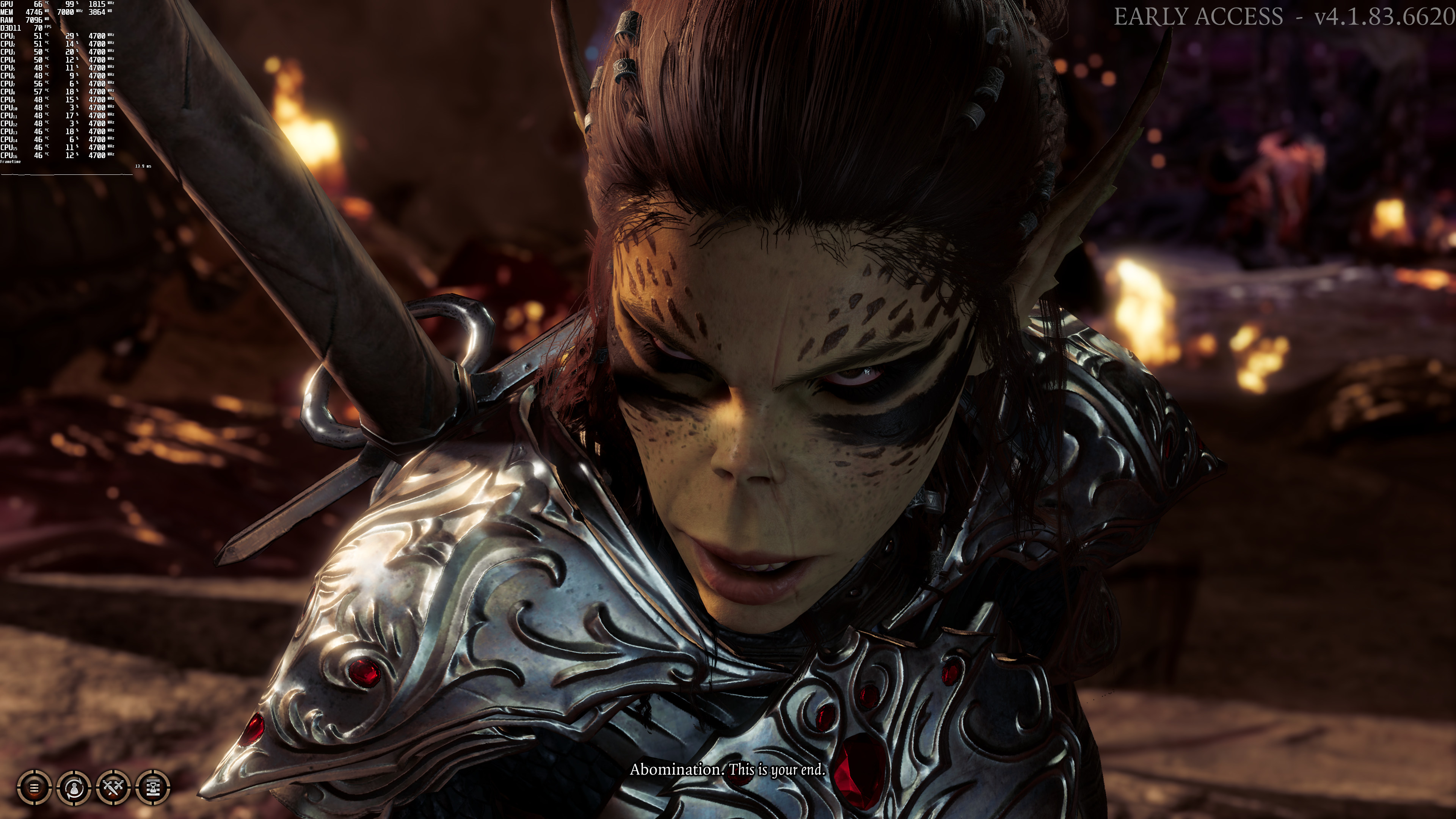The height and width of the screenshot is (819, 1456).
Task: Click the character swap icon with circular arrows
Action: point(74,787)
